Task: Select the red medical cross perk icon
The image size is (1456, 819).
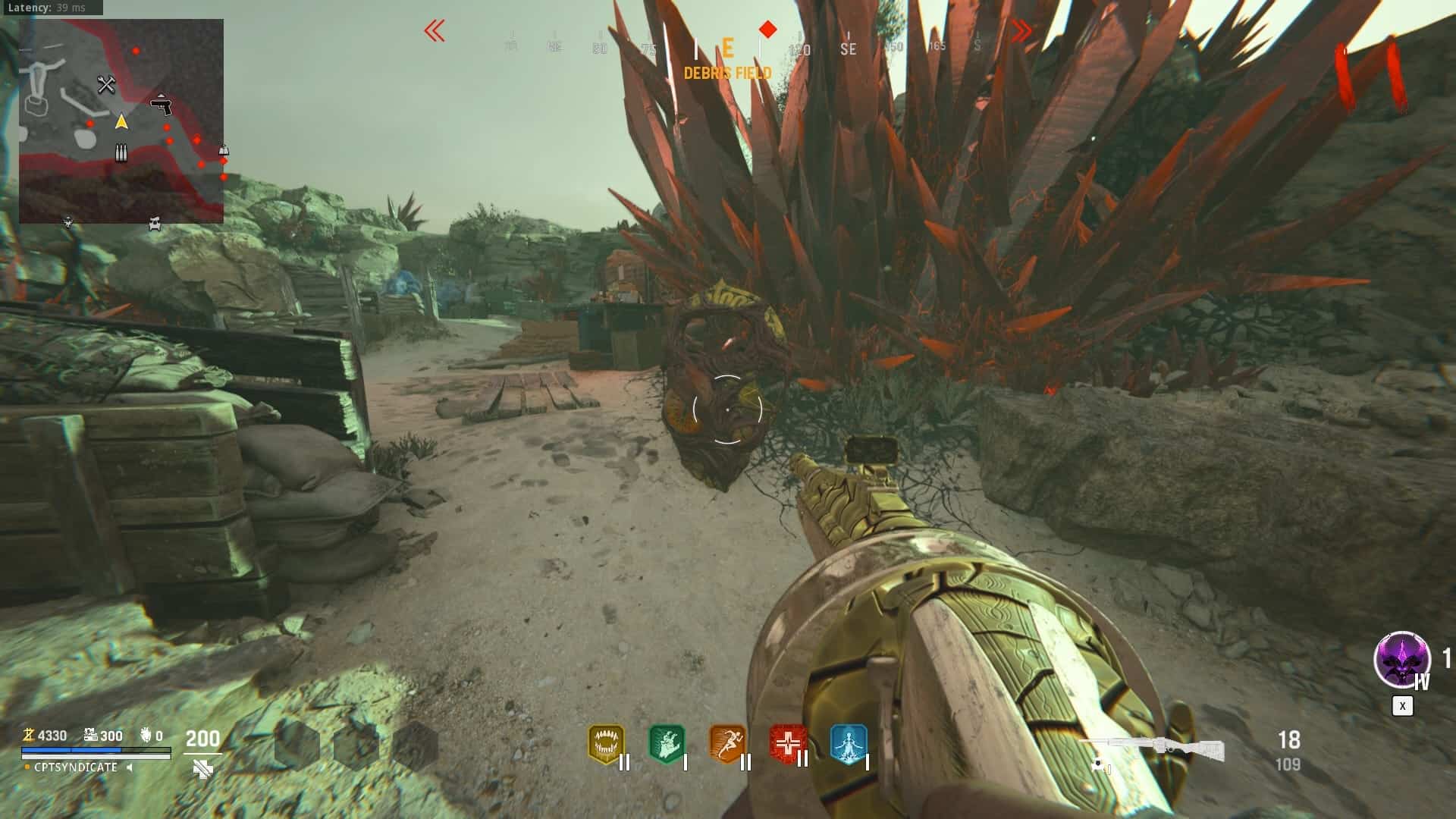Action: (x=788, y=744)
